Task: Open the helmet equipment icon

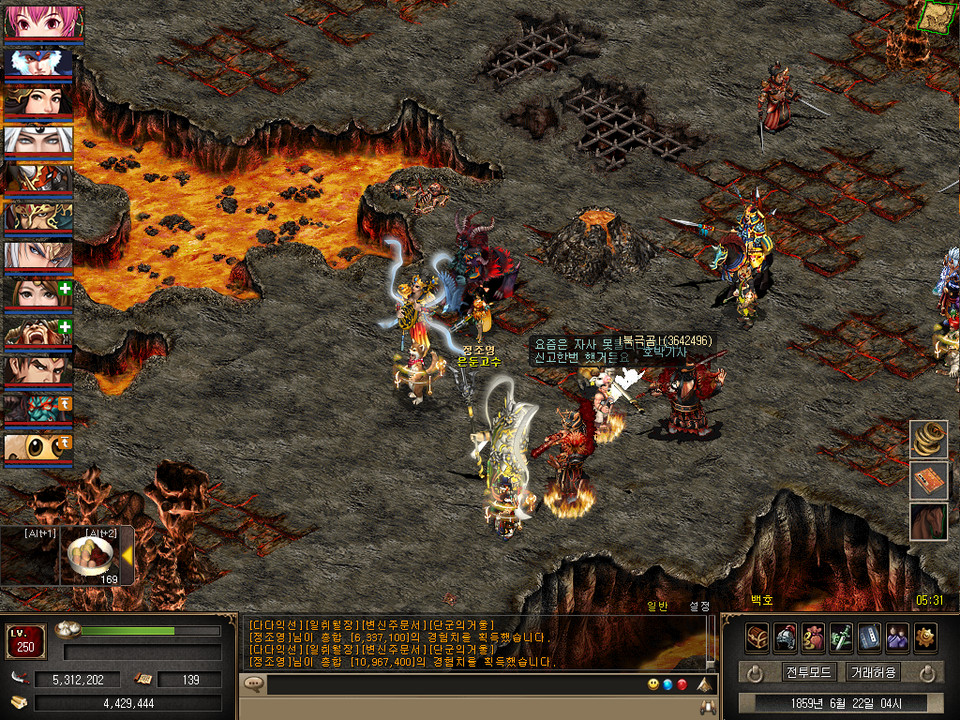Action: pyautogui.click(x=785, y=637)
